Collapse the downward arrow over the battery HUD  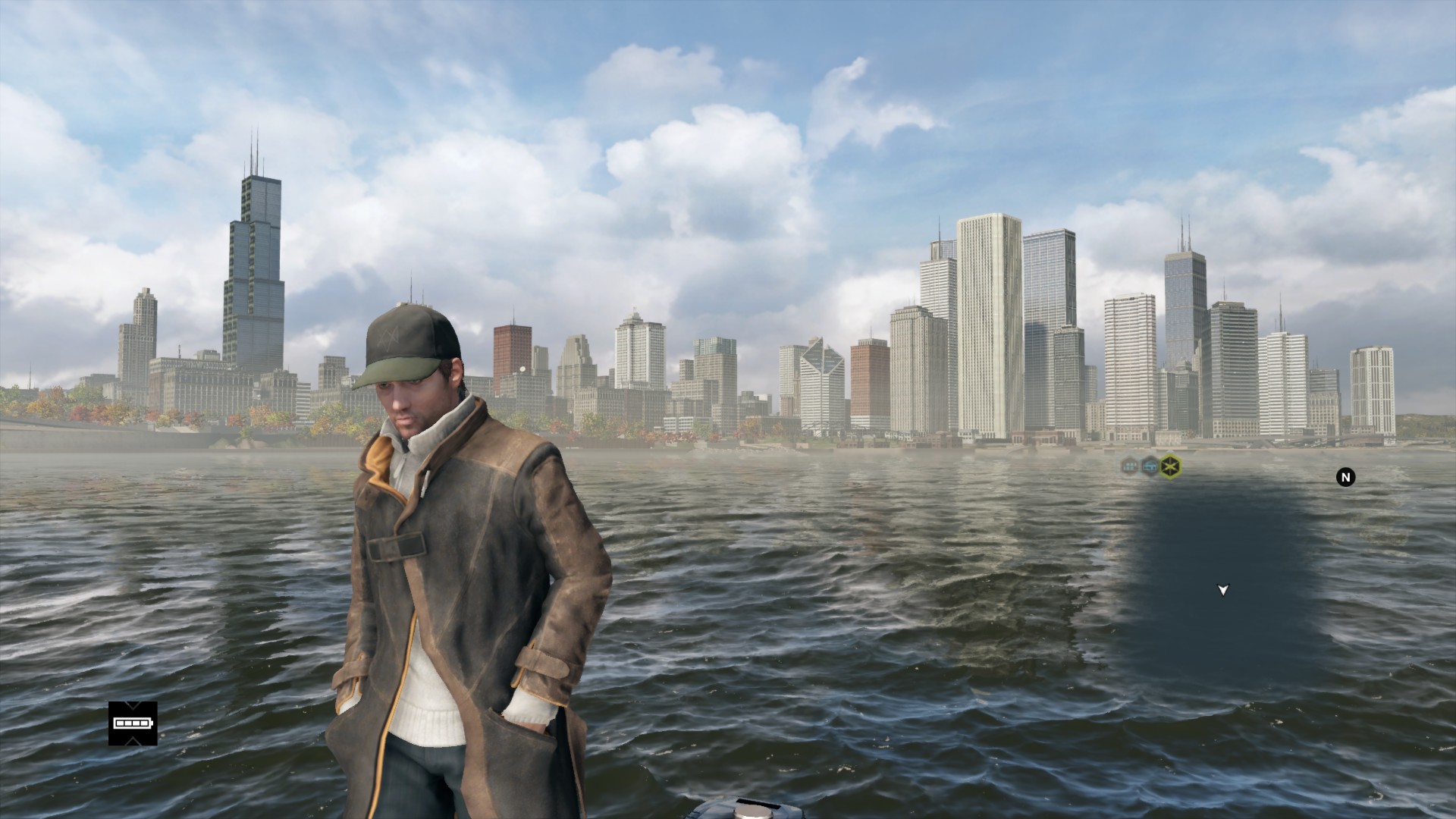(x=132, y=705)
